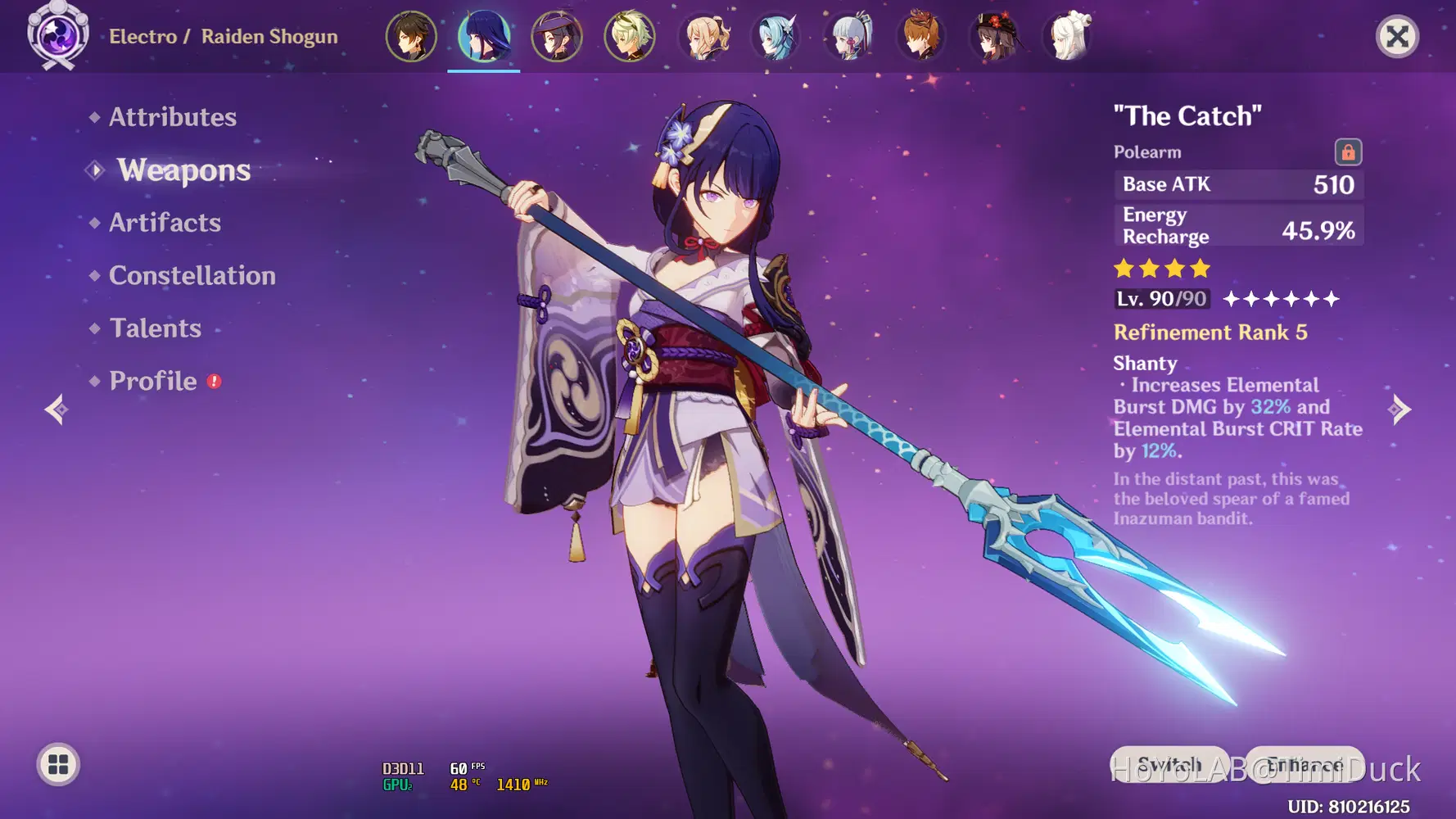Toggle the weapon lock icon
The height and width of the screenshot is (819, 1456).
coord(1348,152)
